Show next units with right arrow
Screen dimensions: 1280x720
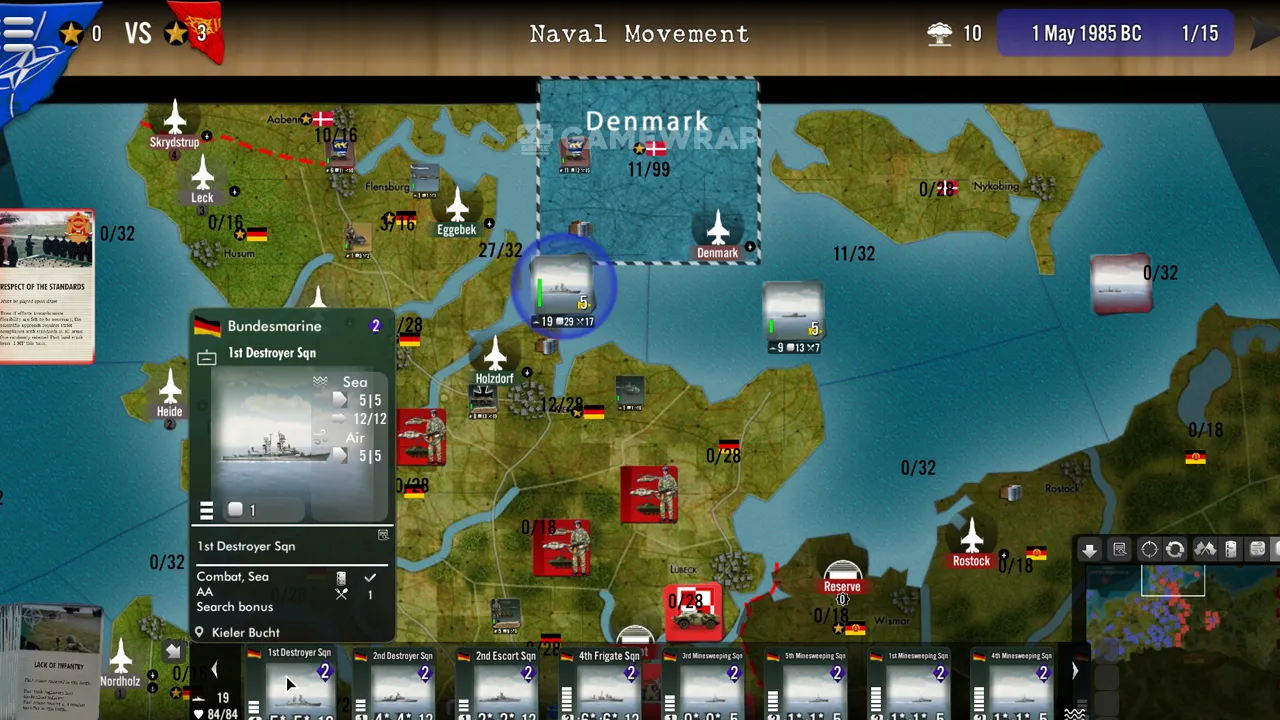[x=1075, y=671]
